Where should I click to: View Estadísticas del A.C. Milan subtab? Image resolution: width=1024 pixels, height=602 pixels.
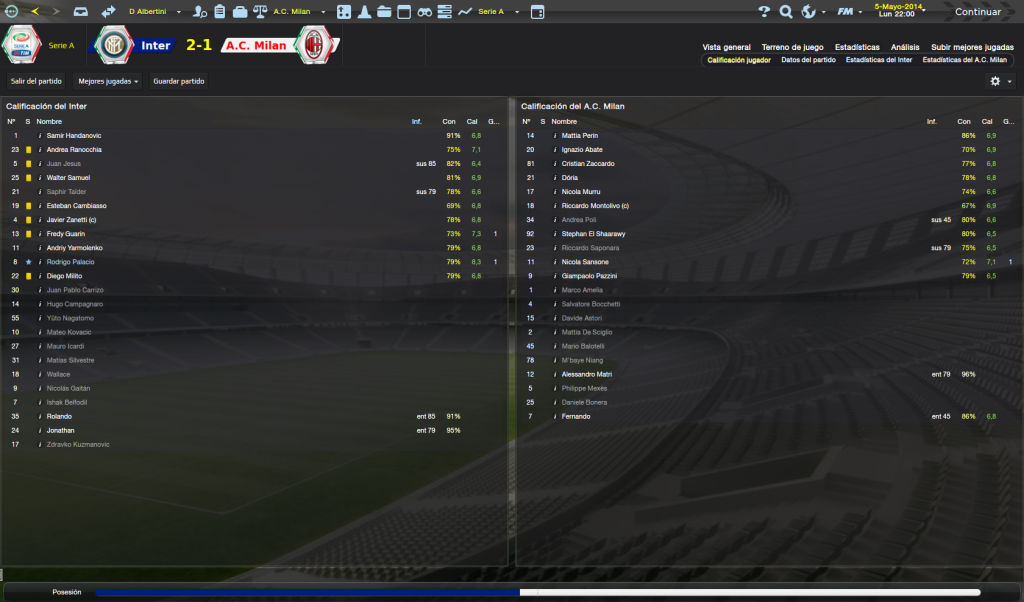click(x=964, y=60)
